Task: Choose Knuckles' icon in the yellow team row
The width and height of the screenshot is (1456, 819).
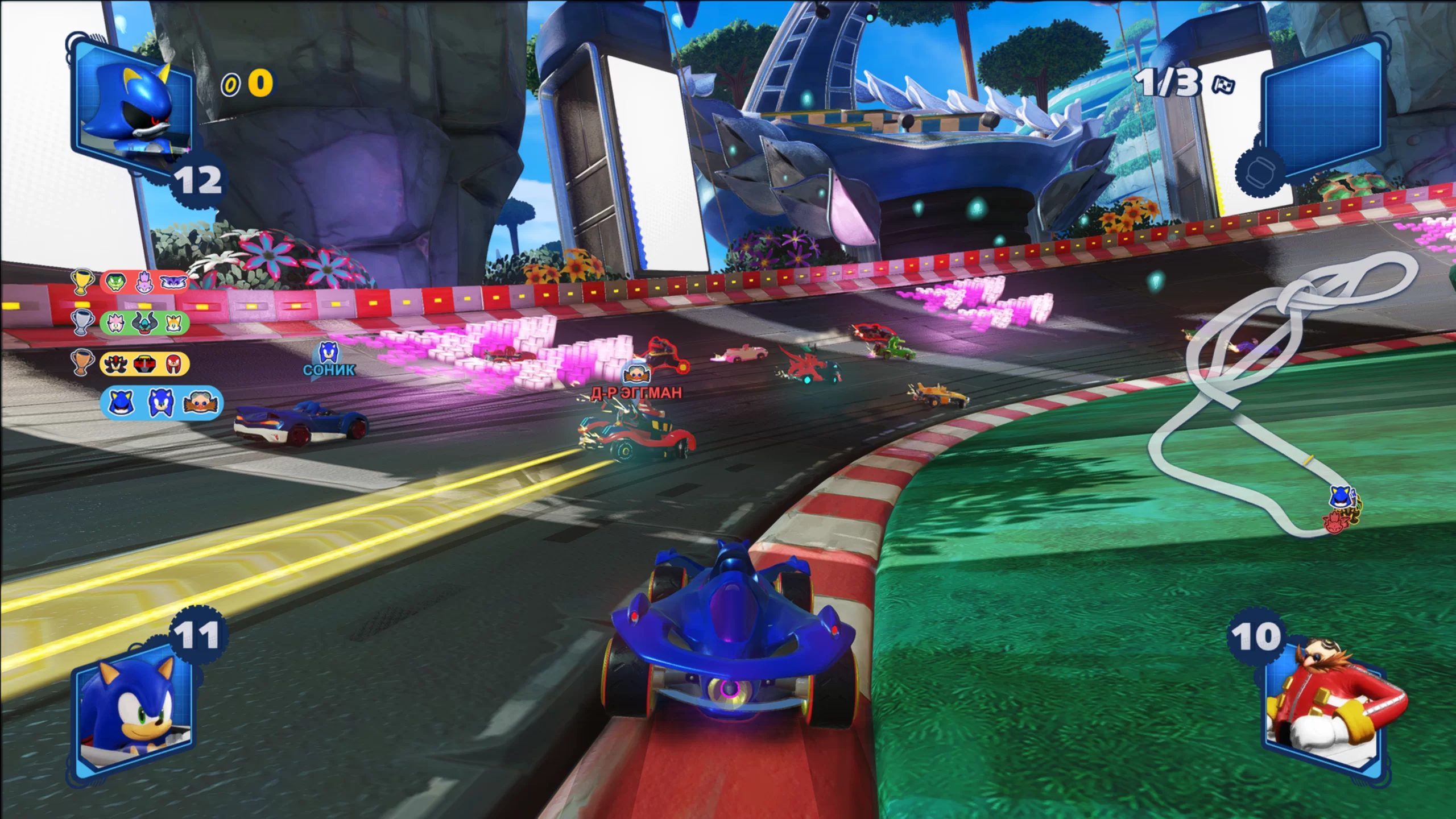Action: (172, 363)
